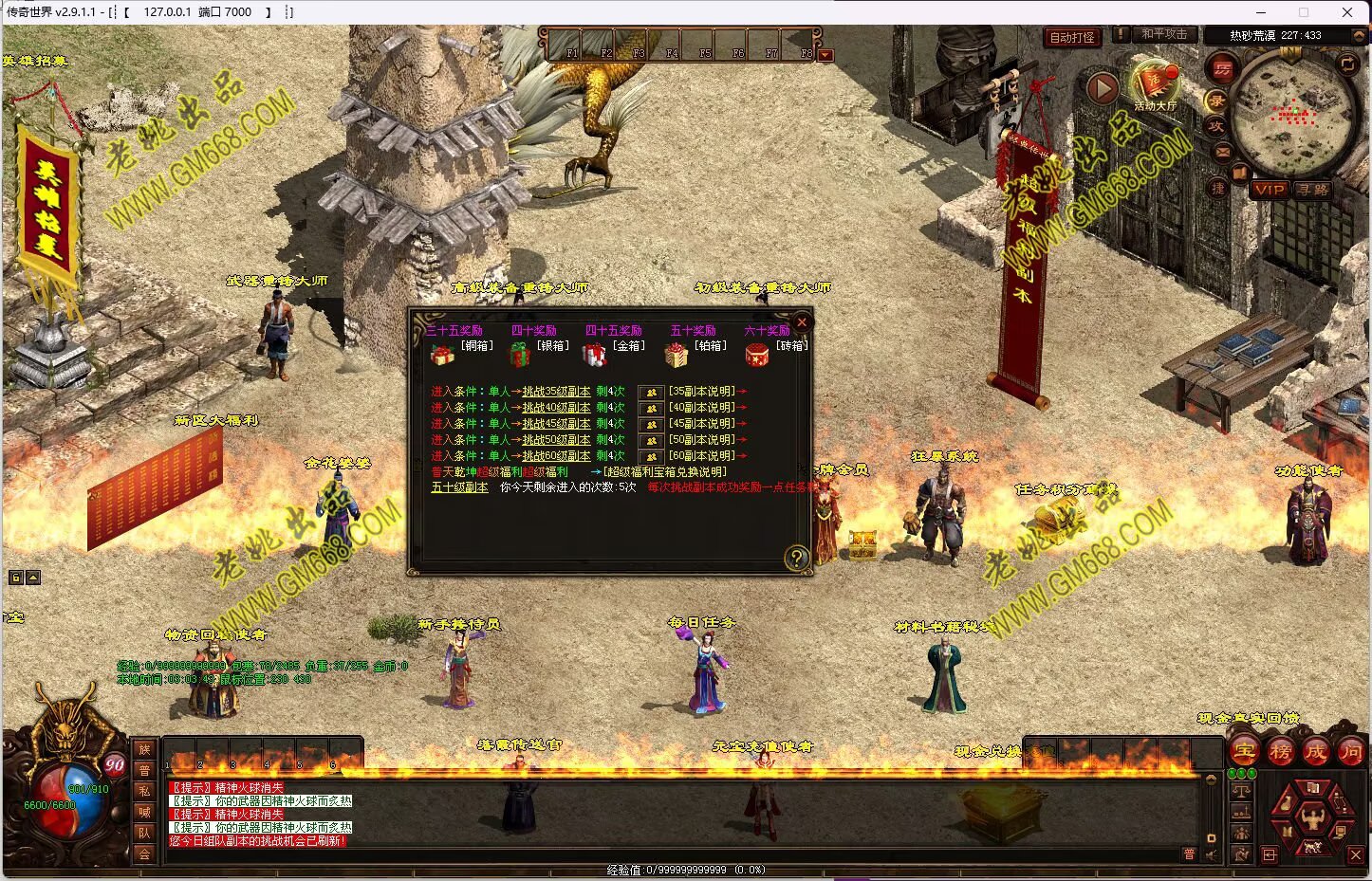Click the question mark help button

(796, 558)
